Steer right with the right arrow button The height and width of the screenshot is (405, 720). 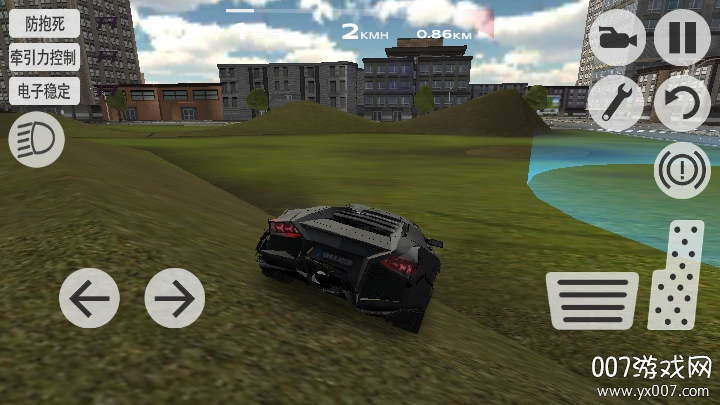tap(174, 298)
